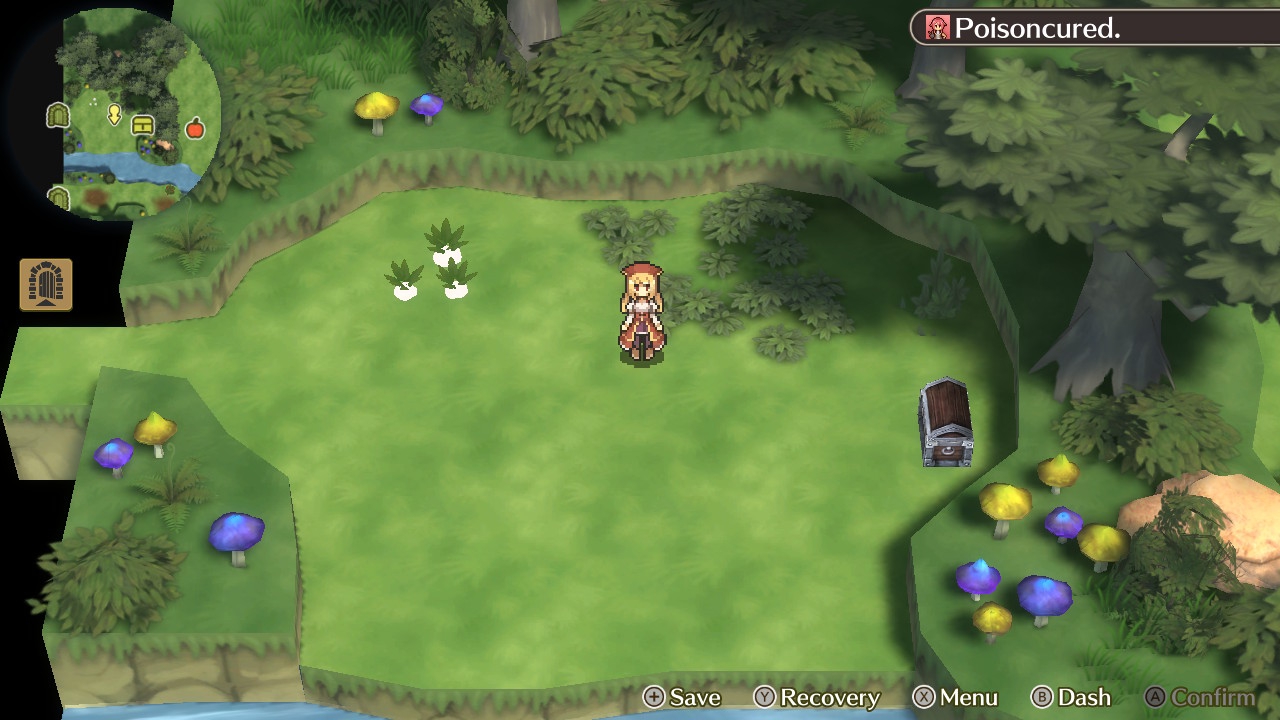The width and height of the screenshot is (1280, 720).
Task: Click the yellow player marker on minimap
Action: click(x=114, y=116)
